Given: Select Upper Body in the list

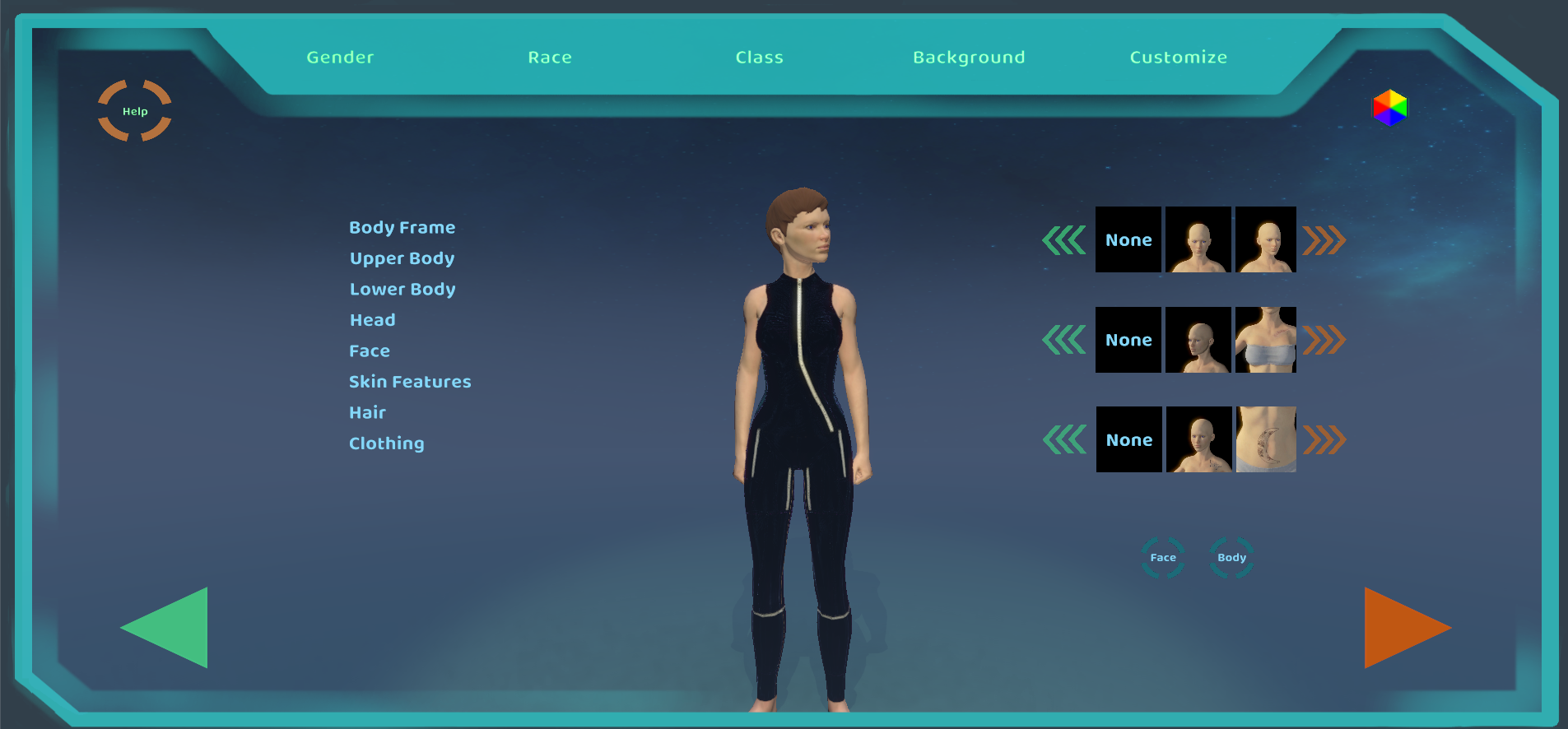Looking at the screenshot, I should coord(402,258).
